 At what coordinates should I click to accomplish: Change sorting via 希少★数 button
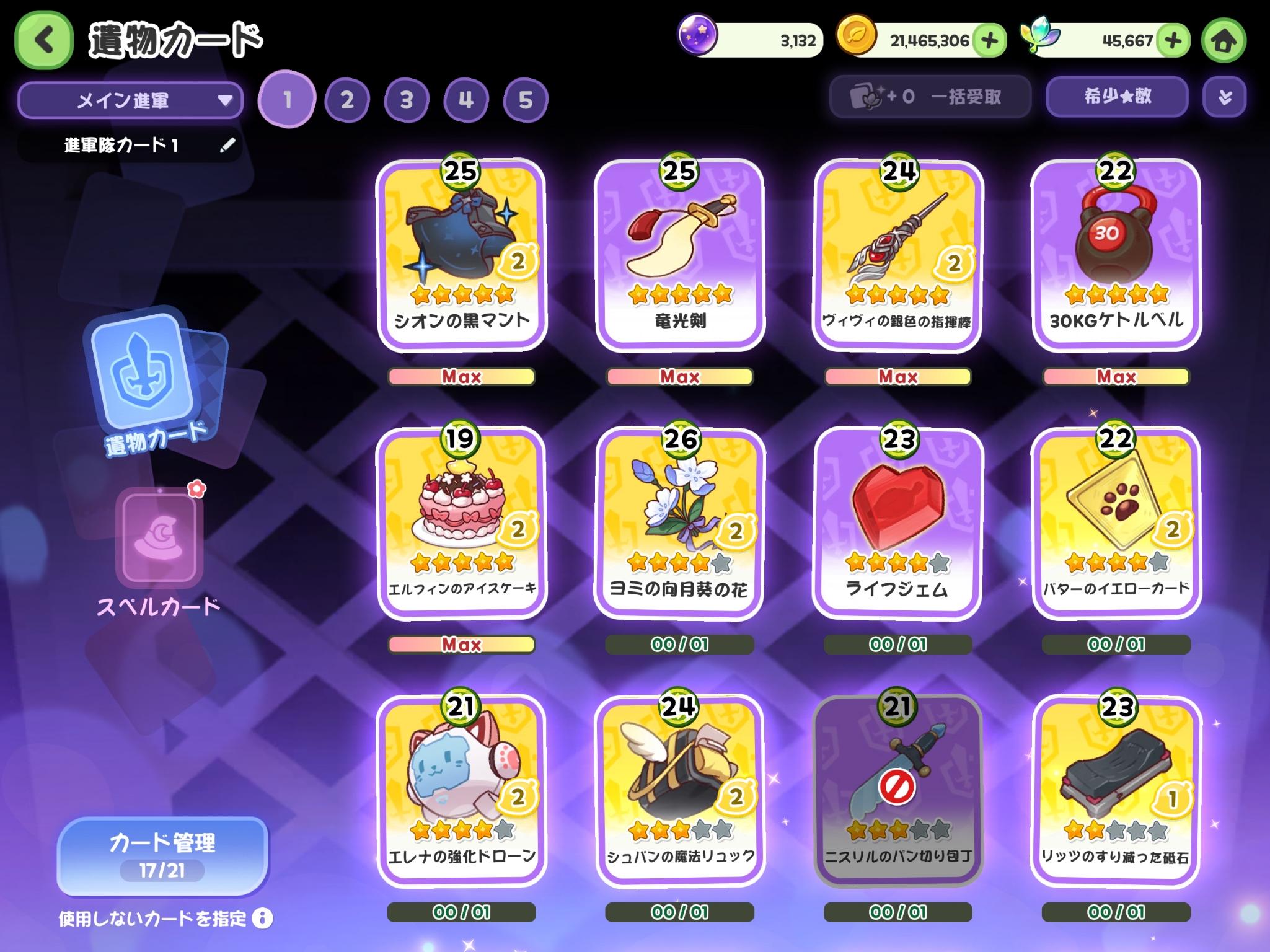[x=1117, y=97]
